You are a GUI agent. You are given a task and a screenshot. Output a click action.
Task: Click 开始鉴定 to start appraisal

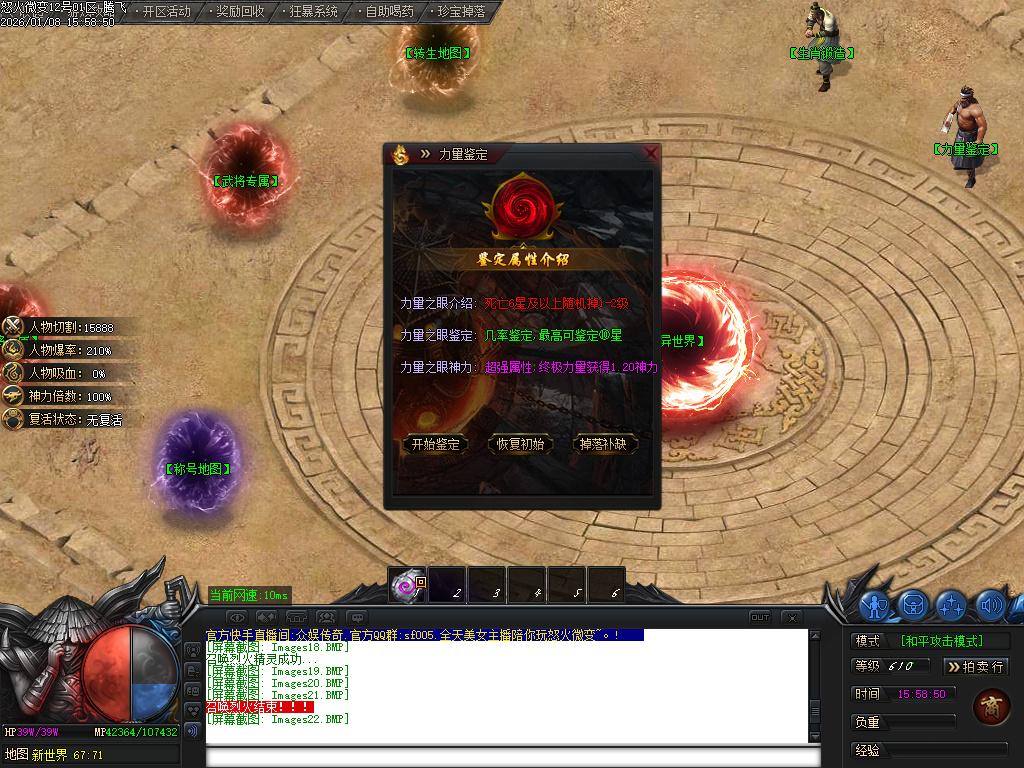[x=435, y=444]
